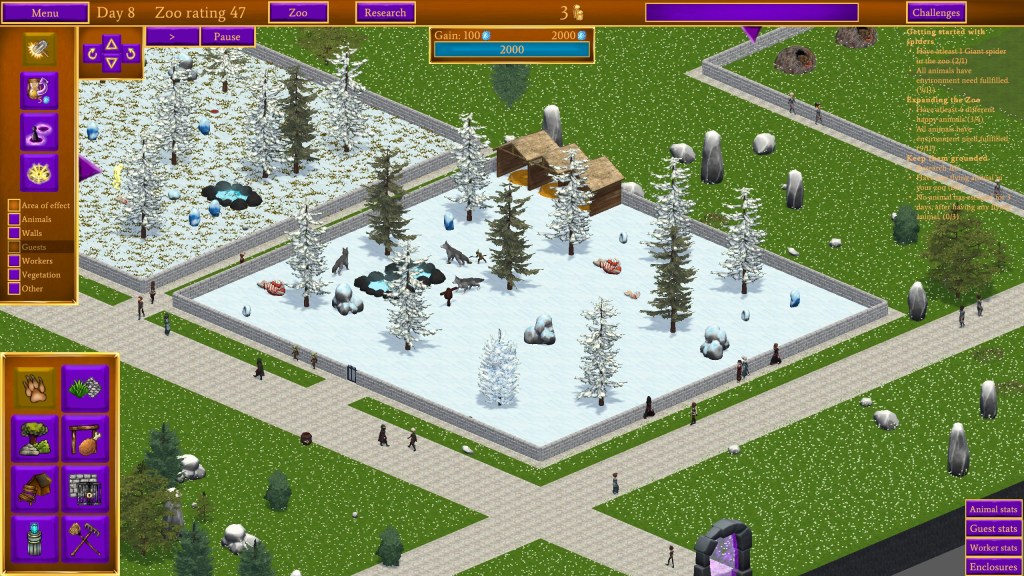Screen dimensions: 1024x576
Task: Select the grass and stone terrain category
Action: tap(86, 388)
